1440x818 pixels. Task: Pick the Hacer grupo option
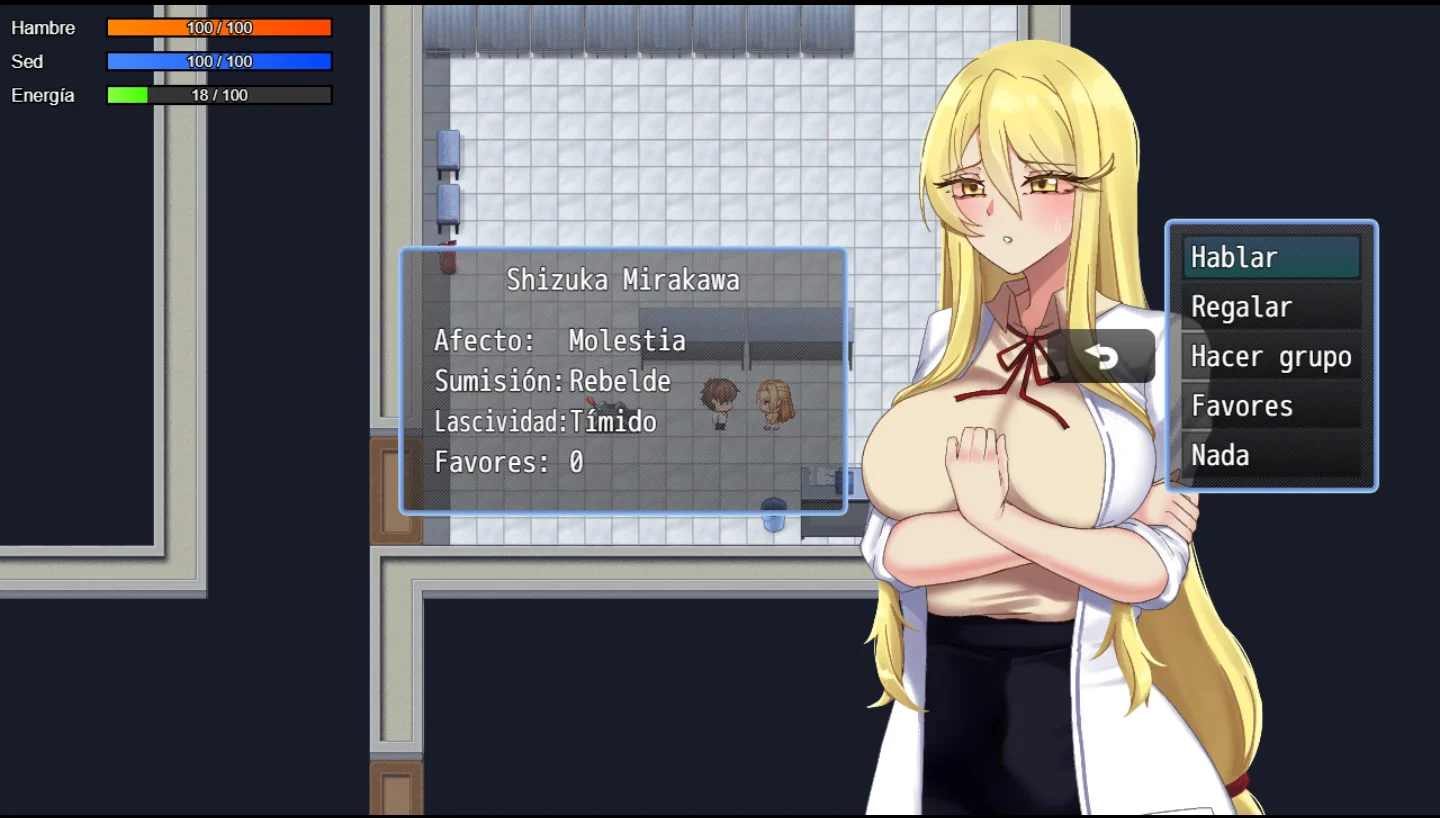pos(1271,357)
